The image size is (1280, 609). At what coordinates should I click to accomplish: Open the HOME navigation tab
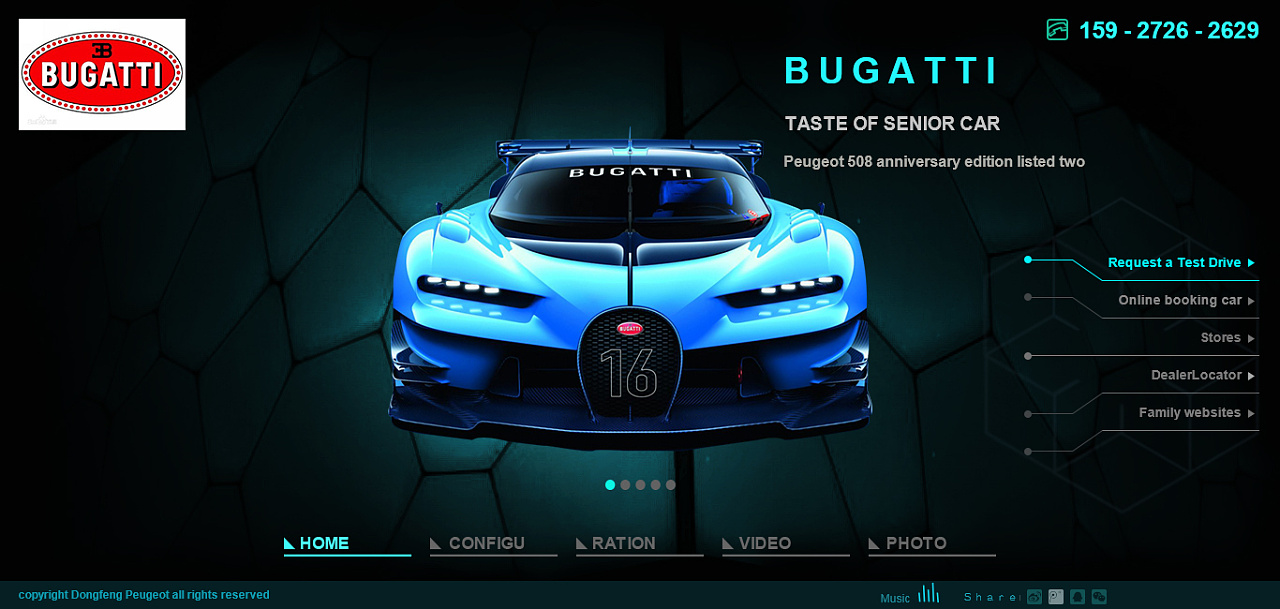(324, 543)
